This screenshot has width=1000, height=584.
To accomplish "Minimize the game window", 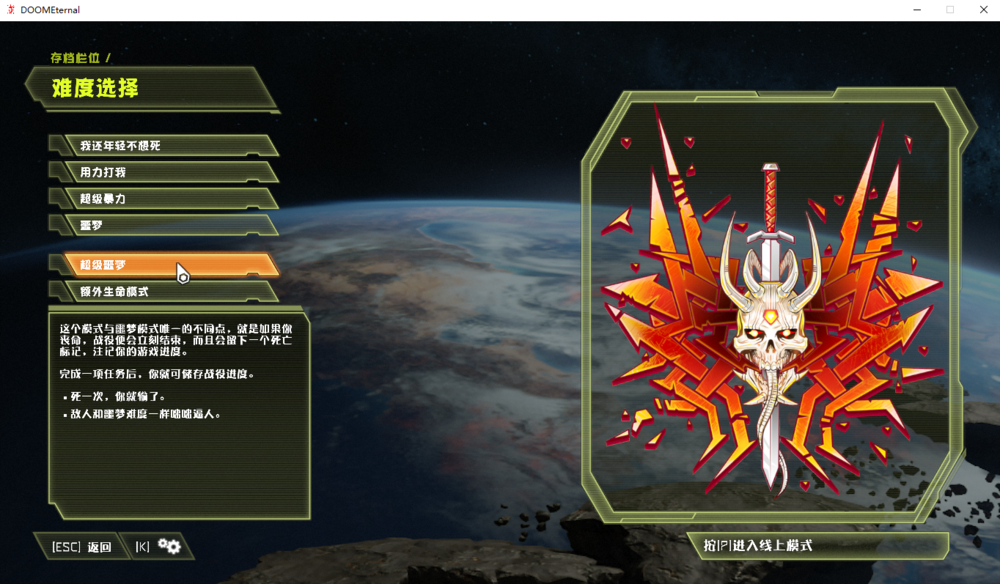I will tap(918, 10).
